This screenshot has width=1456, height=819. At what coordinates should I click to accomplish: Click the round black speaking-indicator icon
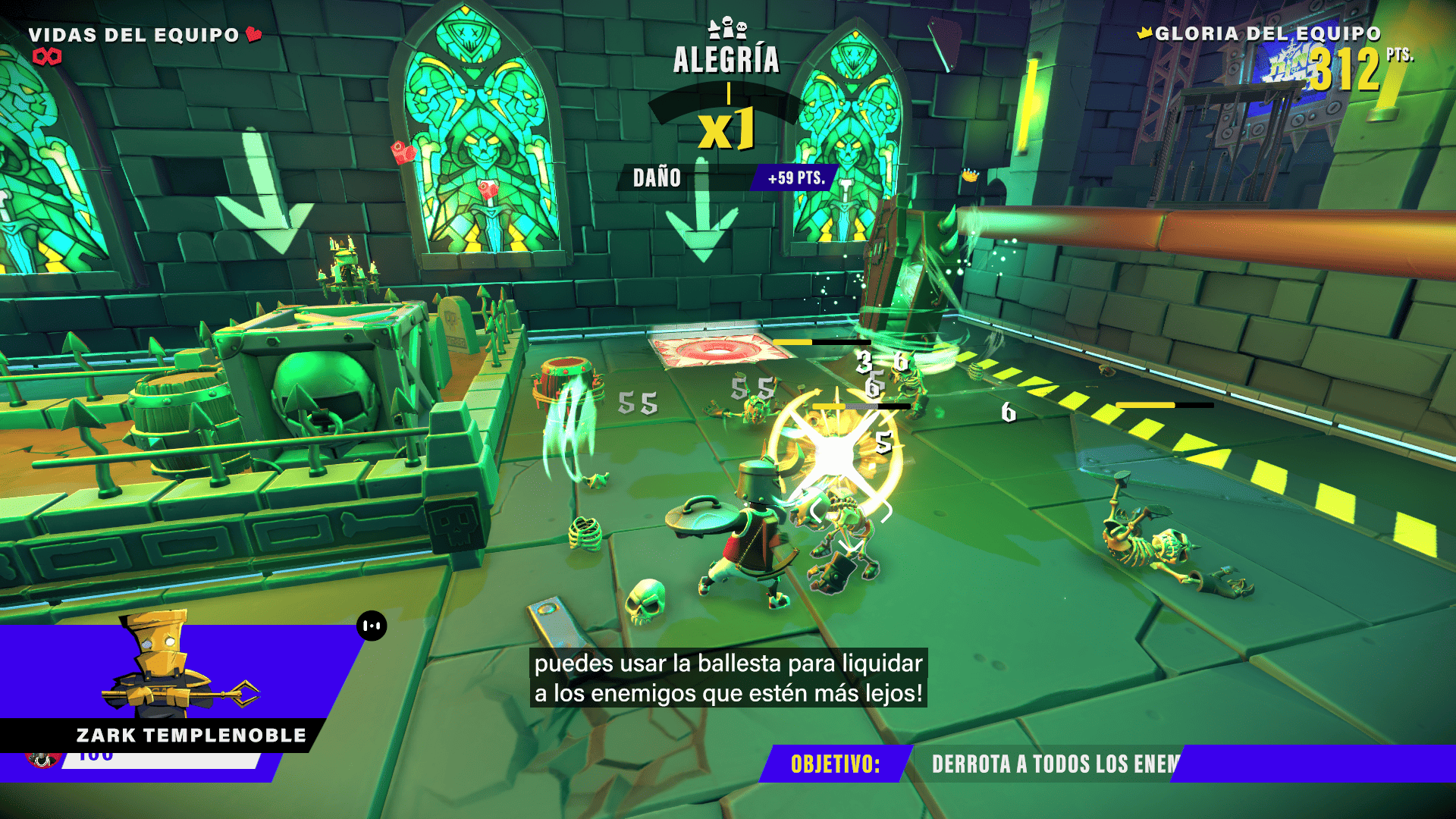[x=372, y=626]
